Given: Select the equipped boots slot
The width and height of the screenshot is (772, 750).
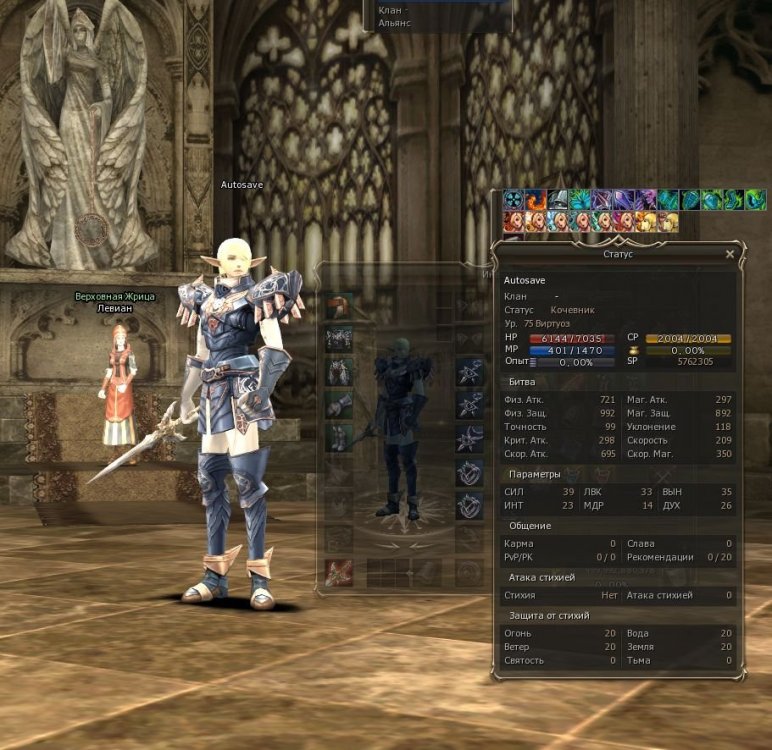Looking at the screenshot, I should pyautogui.click(x=339, y=438).
